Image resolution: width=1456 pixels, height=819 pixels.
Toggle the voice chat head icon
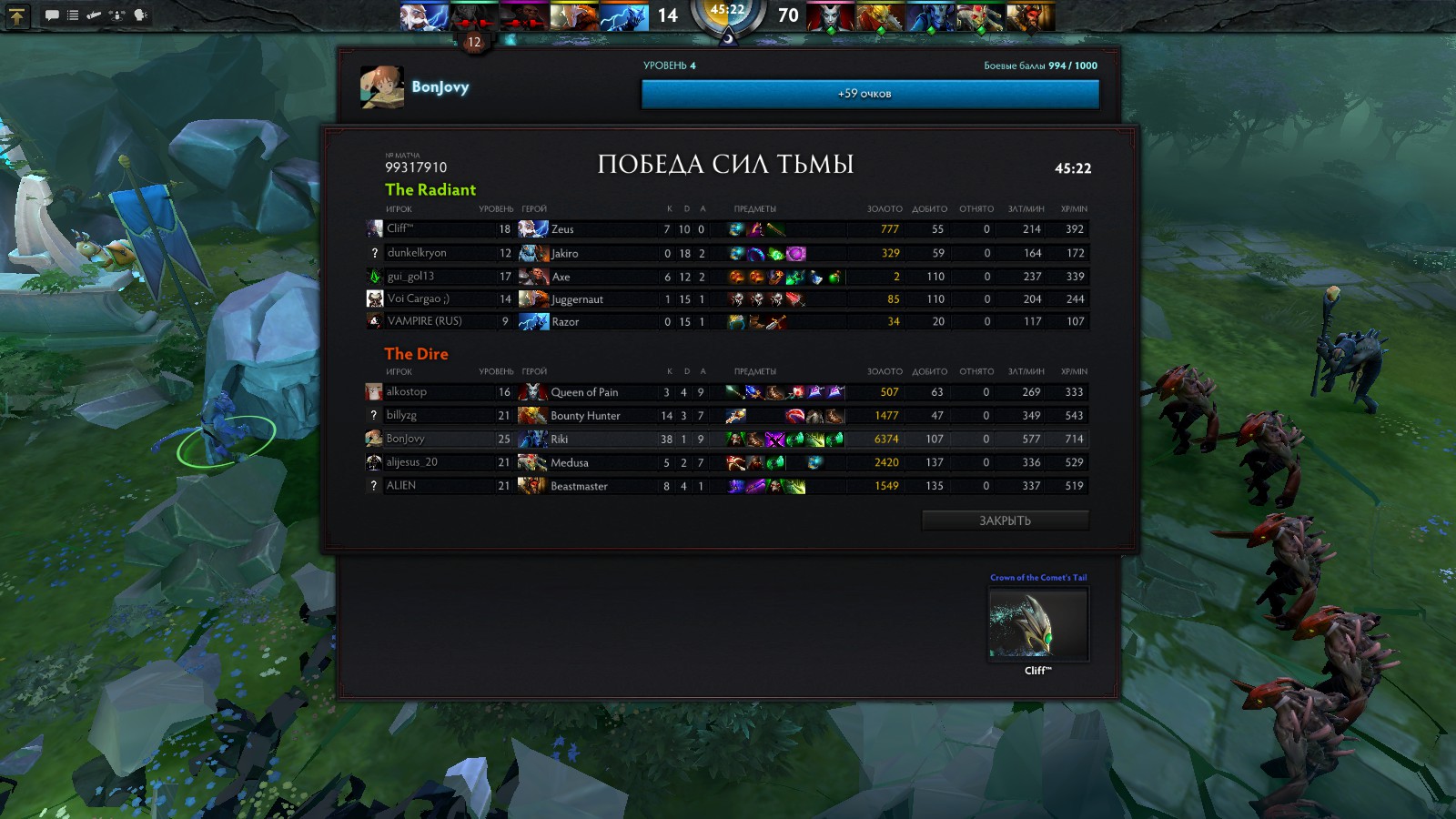click(140, 15)
